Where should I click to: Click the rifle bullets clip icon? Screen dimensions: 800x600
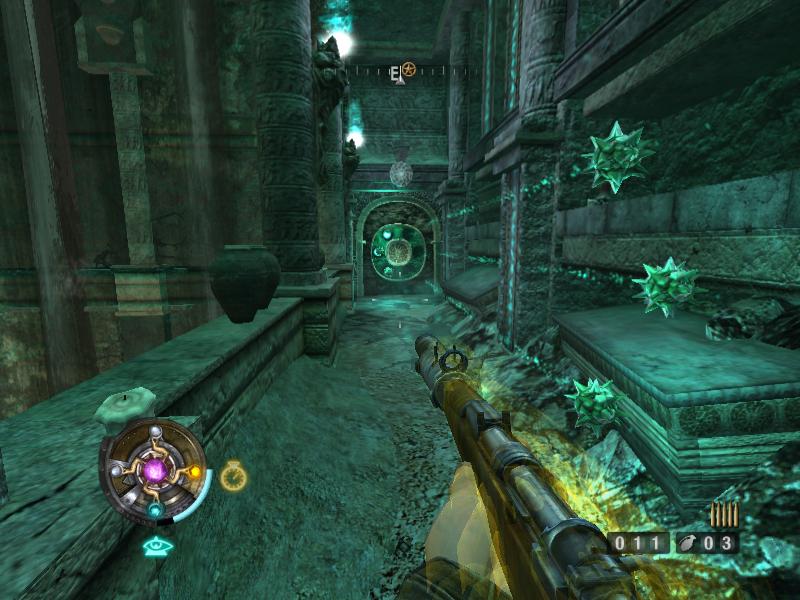[724, 514]
